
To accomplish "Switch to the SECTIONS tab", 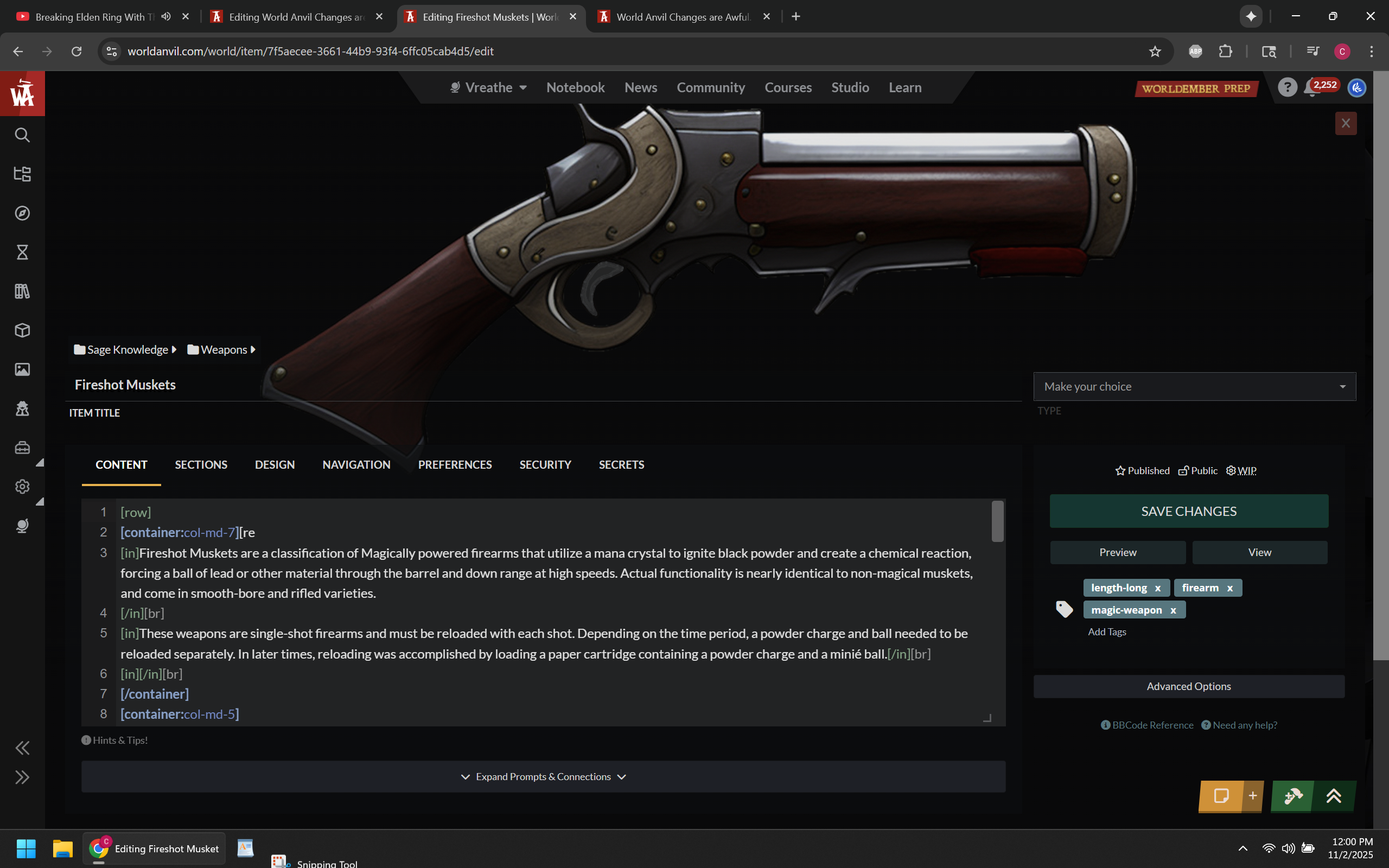I will tap(201, 464).
